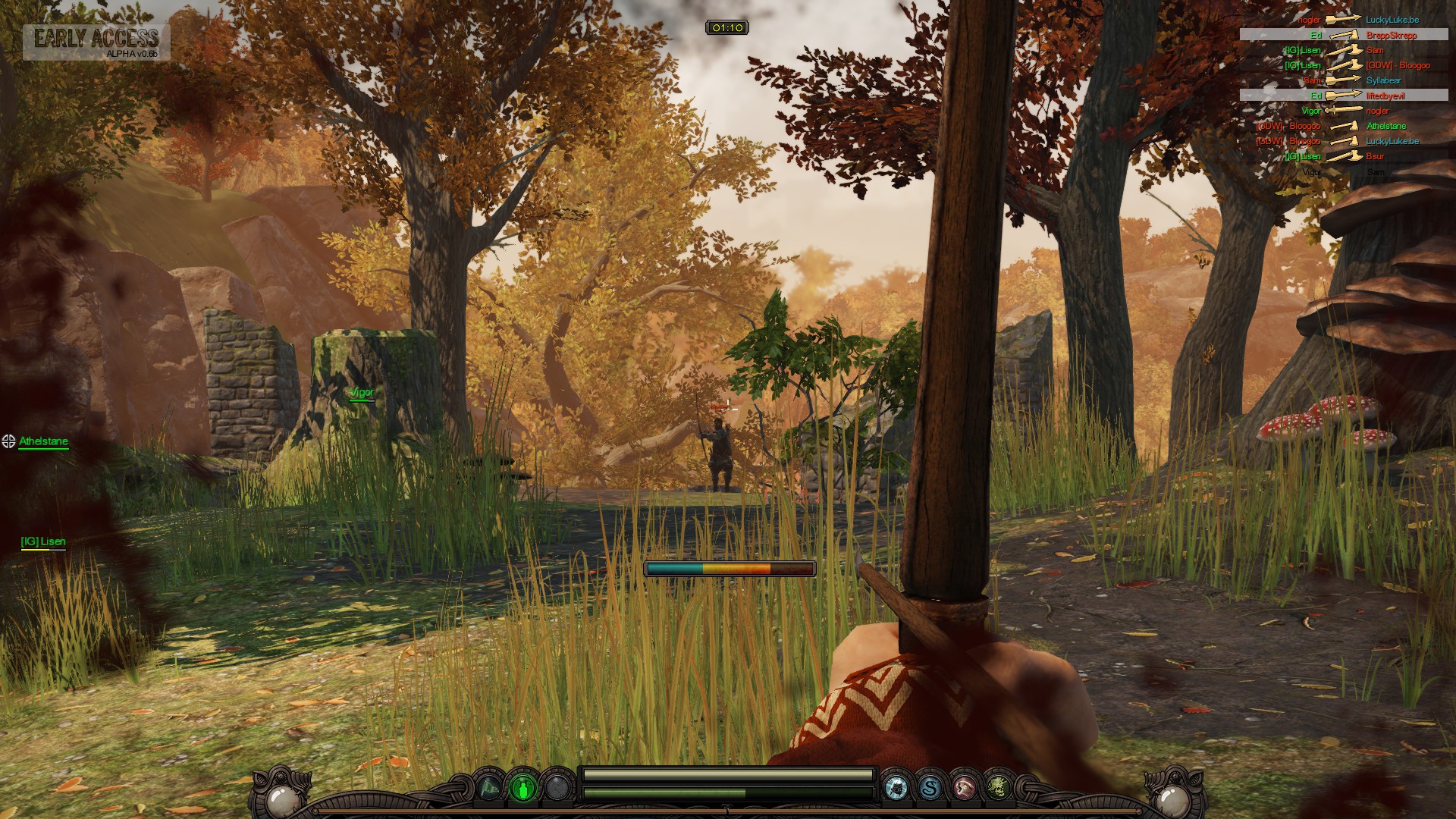Select the Sam killed Syllabear feed row
The width and height of the screenshot is (1456, 819).
click(x=1344, y=80)
